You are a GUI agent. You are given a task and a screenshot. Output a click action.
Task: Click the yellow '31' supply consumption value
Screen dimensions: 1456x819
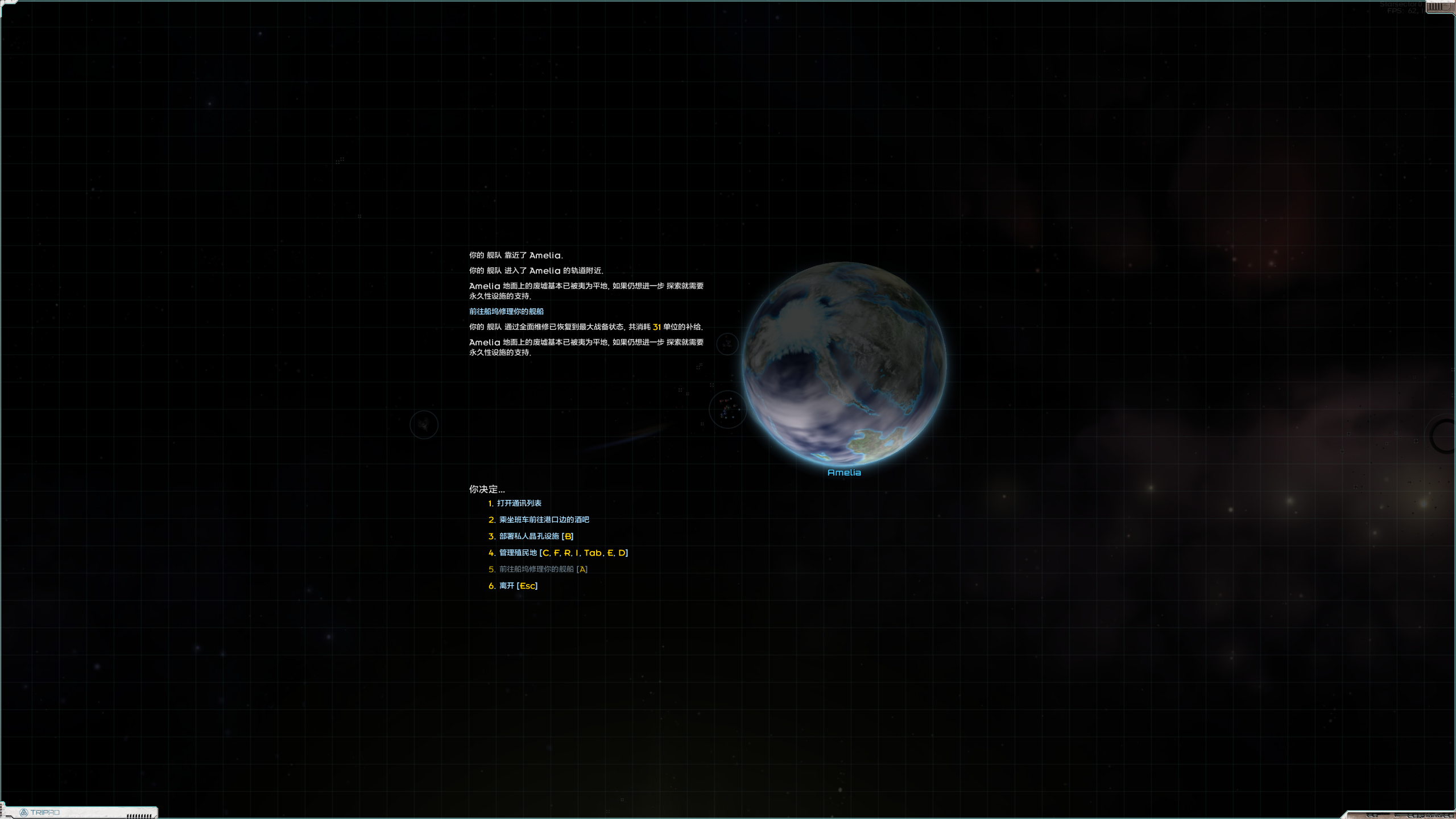click(x=657, y=327)
